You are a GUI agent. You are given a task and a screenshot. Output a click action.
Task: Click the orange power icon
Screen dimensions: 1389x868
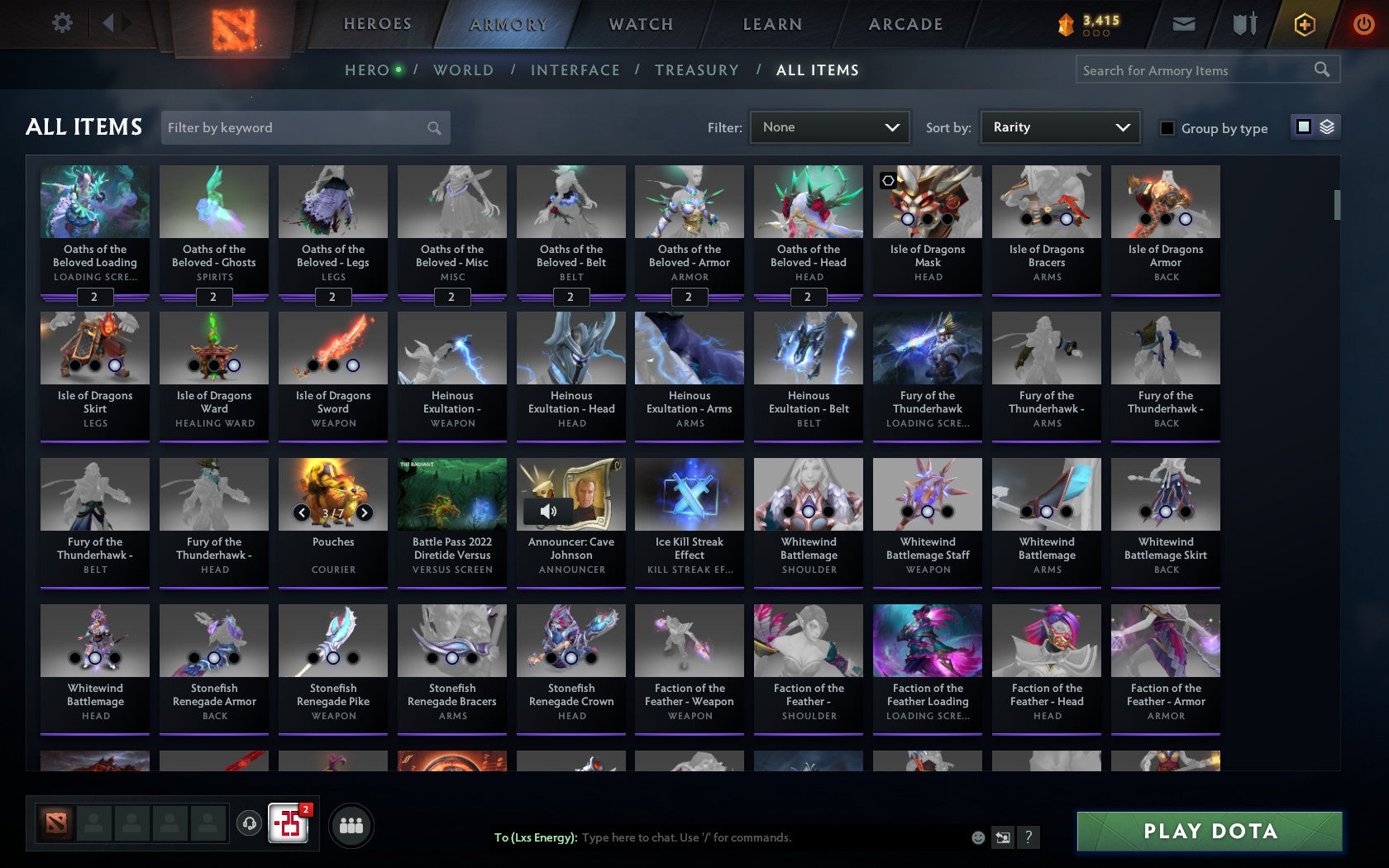(1363, 24)
